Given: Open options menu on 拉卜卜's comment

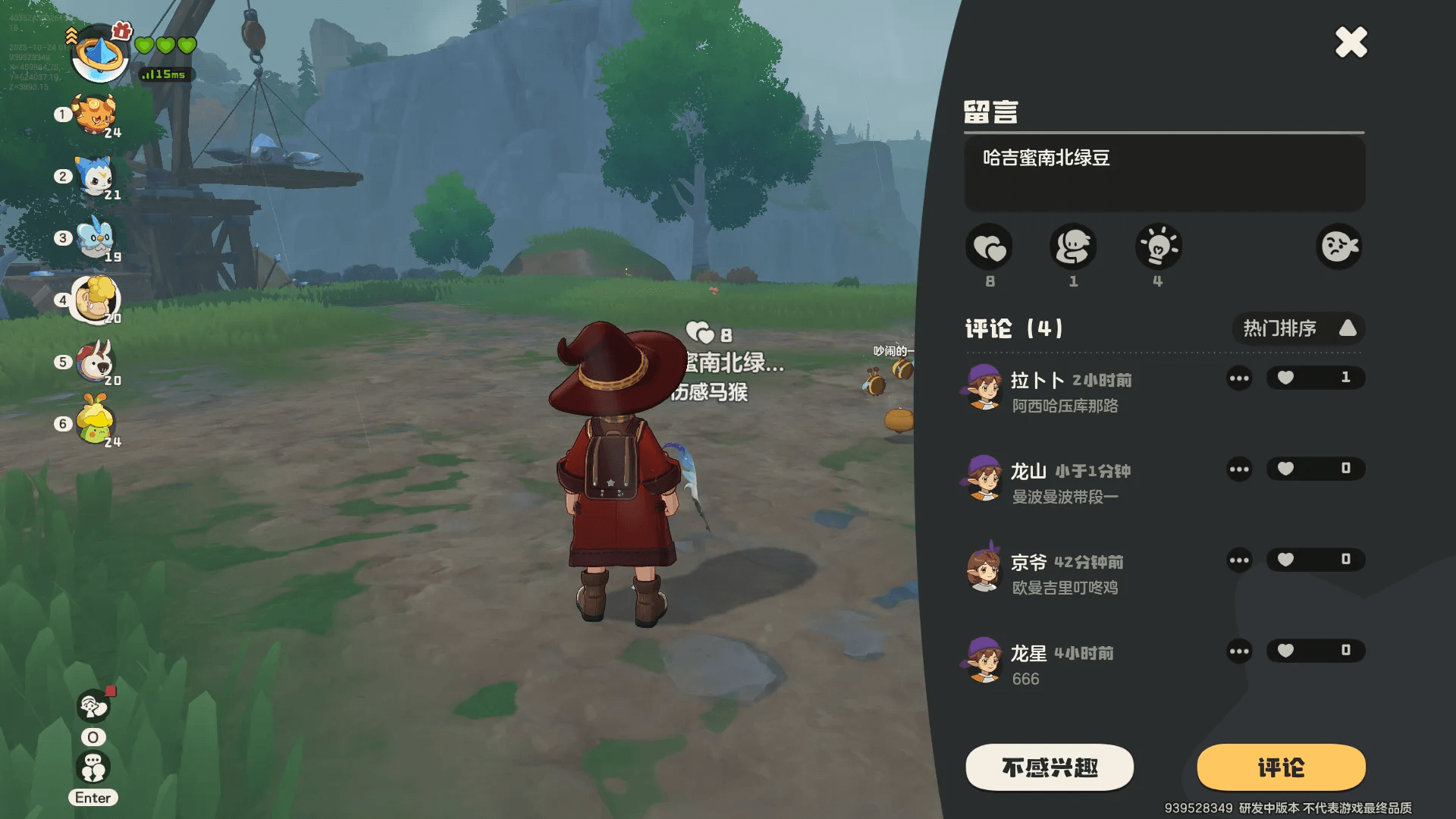Looking at the screenshot, I should 1239,378.
